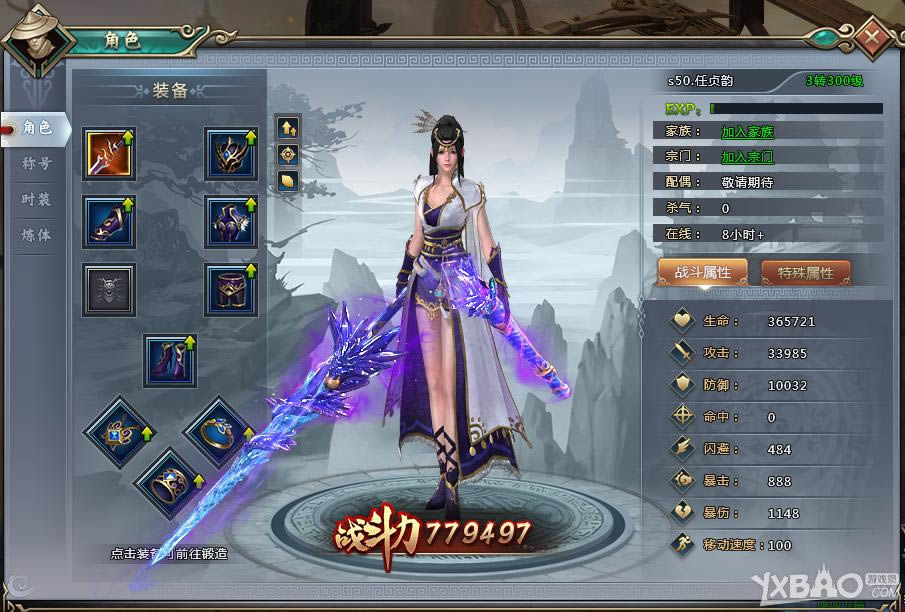Select the purple boots equipment slot
This screenshot has height=612, width=905.
pyautogui.click(x=169, y=360)
